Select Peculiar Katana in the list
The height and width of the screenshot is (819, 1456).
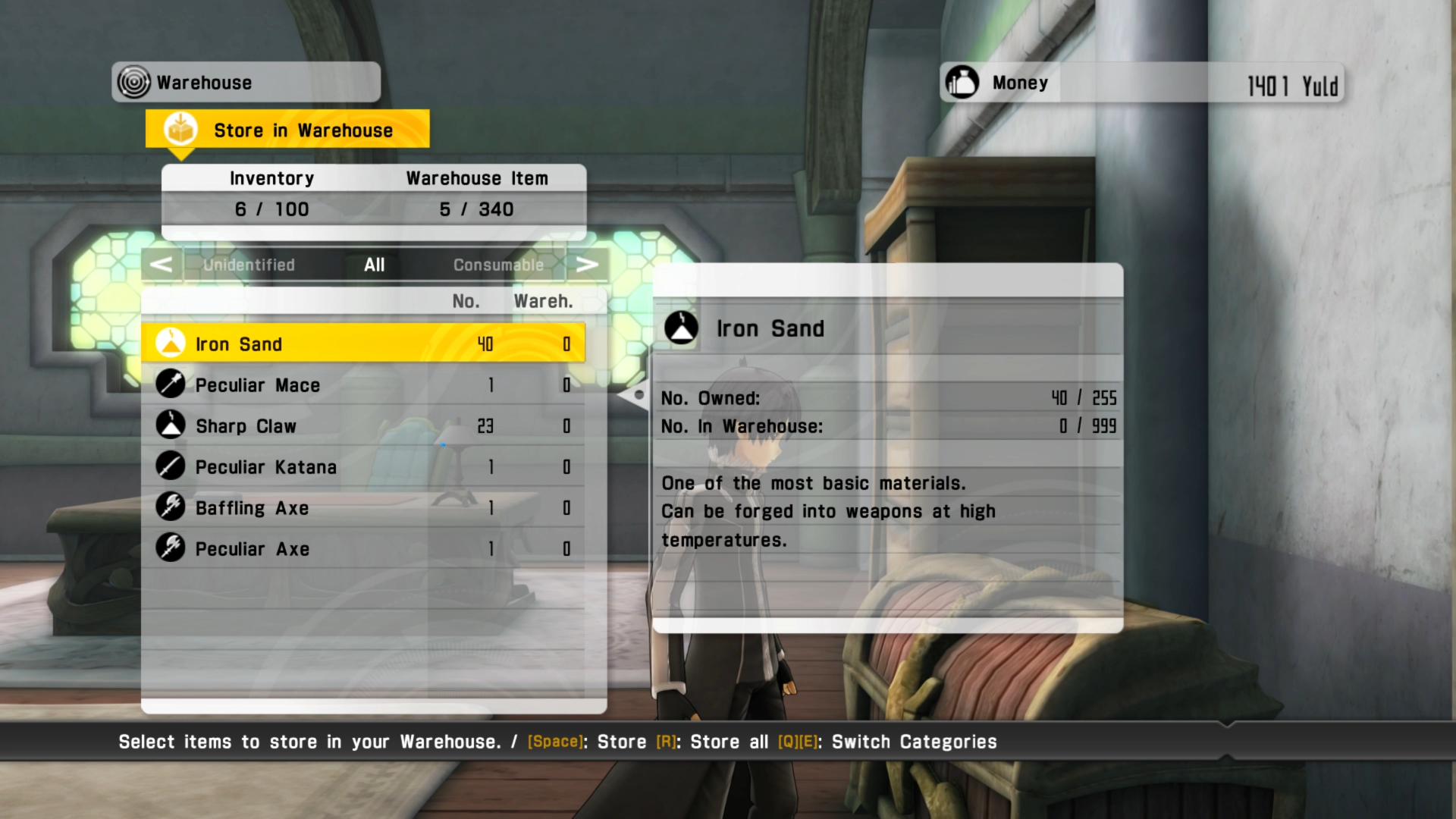[x=362, y=467]
